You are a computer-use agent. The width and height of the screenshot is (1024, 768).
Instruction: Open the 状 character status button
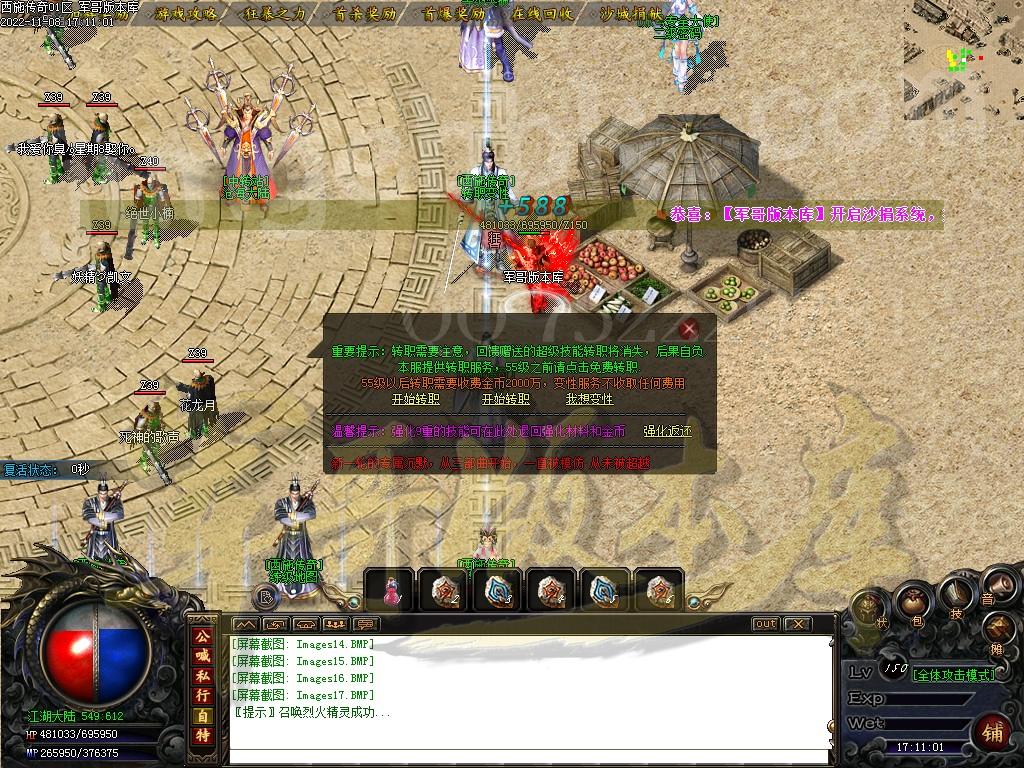coord(867,609)
